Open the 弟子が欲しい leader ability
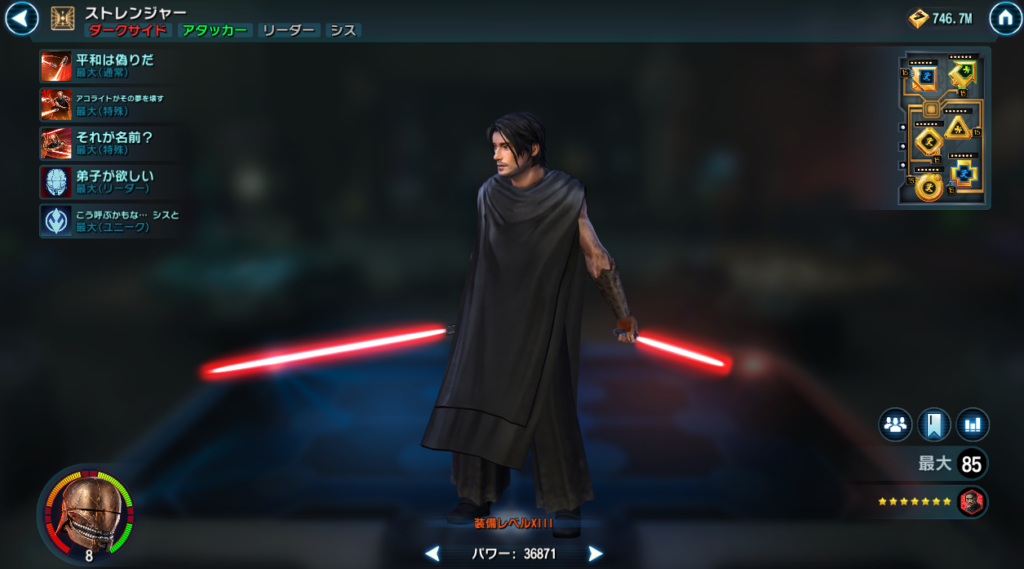The image size is (1024, 569). [56, 182]
